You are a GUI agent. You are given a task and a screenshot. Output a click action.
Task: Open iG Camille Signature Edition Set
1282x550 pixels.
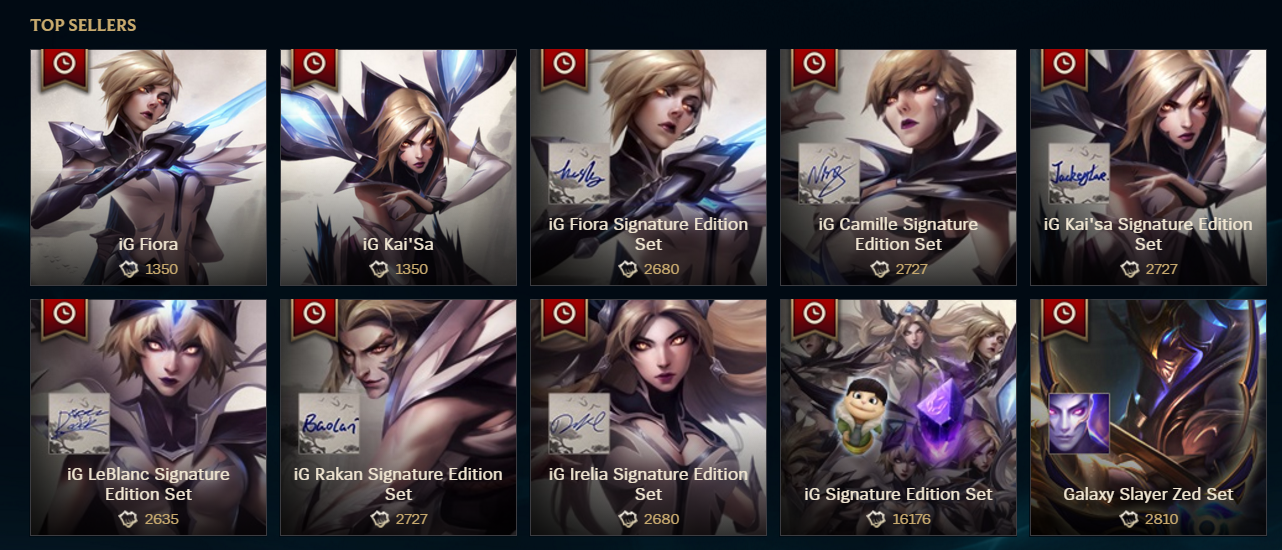click(898, 167)
